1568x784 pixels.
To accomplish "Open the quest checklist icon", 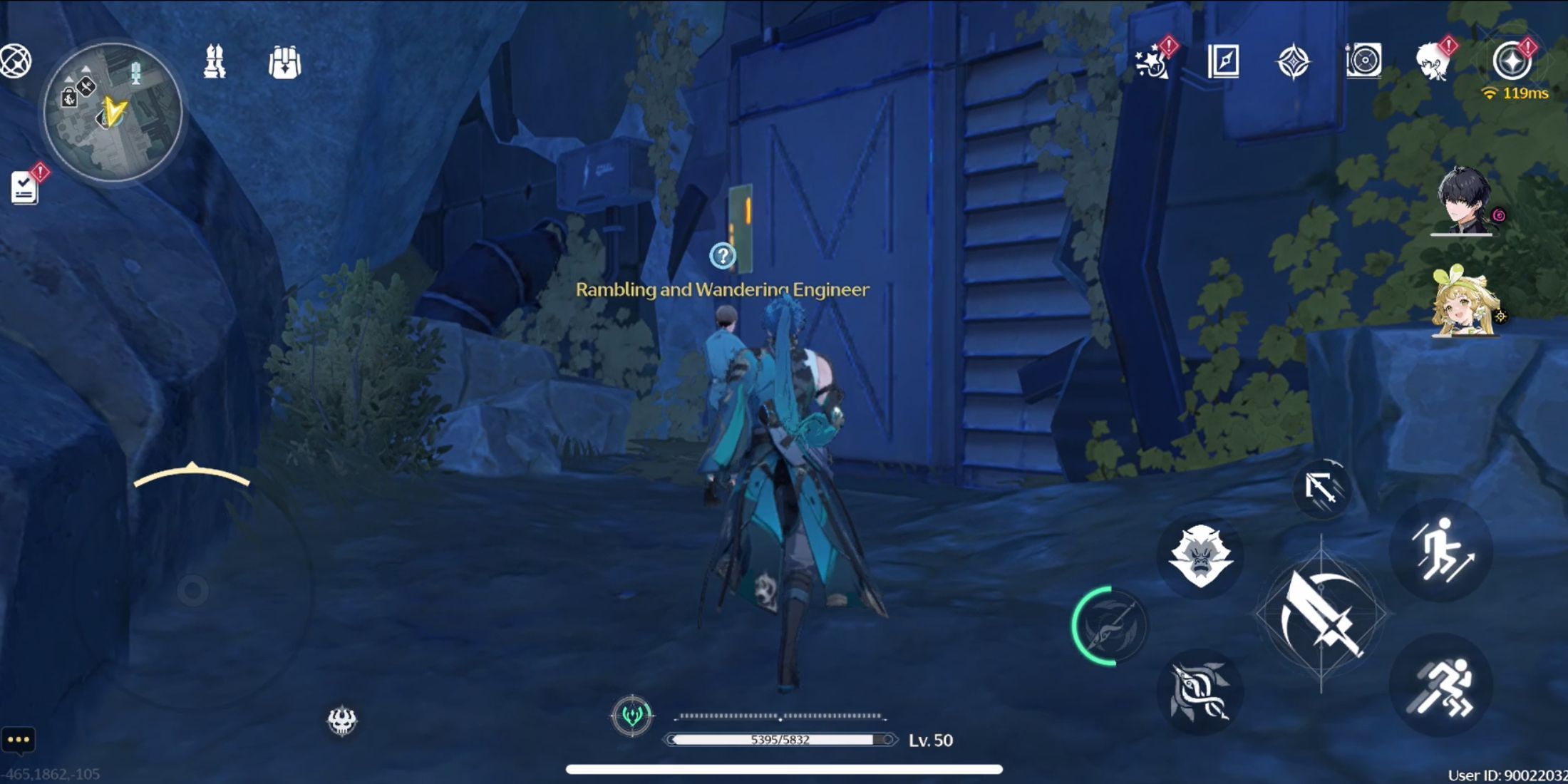I will [25, 188].
